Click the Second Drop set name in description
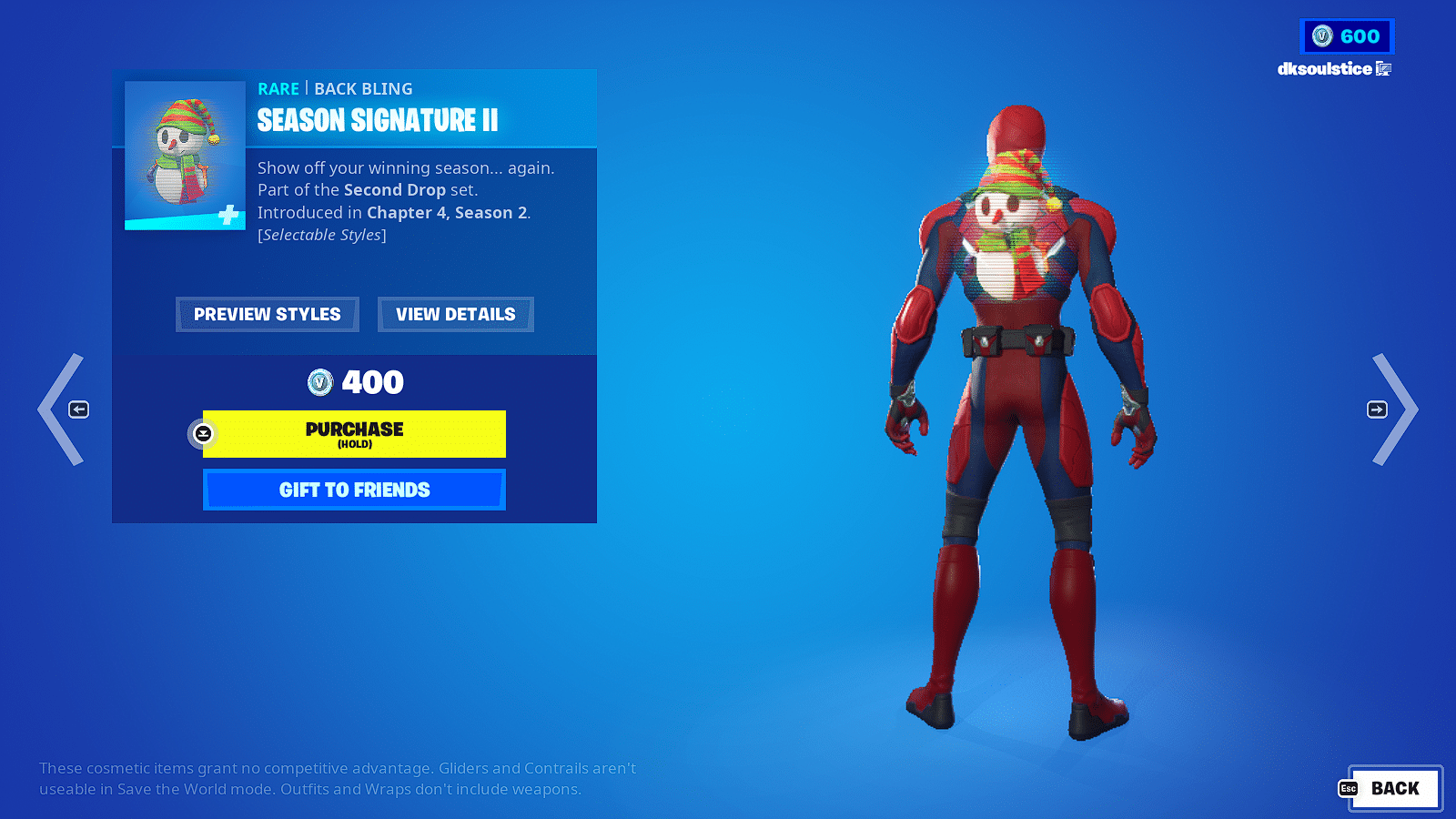 pos(395,190)
